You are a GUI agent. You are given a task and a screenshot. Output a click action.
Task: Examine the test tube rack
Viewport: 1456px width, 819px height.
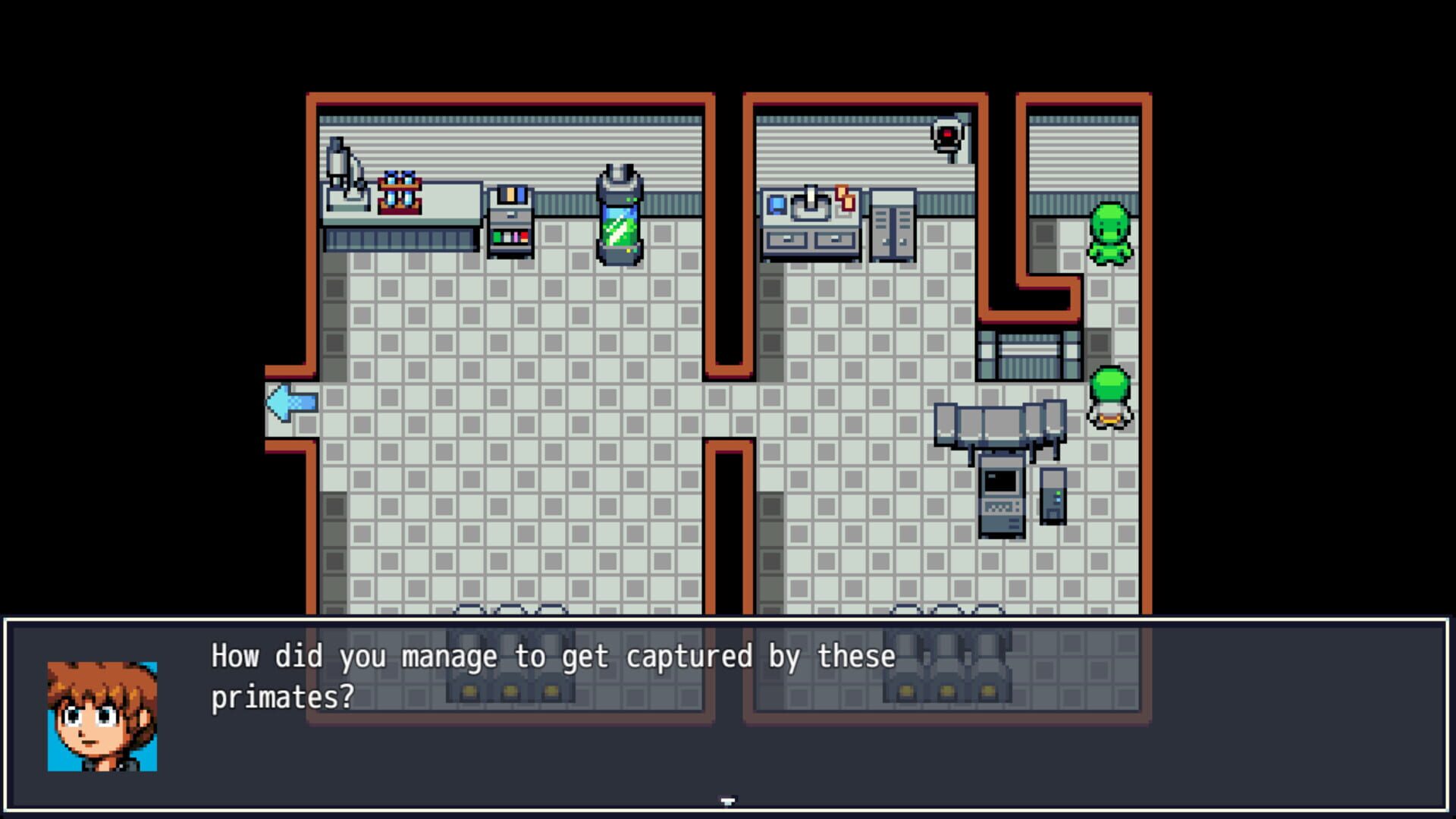coord(398,191)
